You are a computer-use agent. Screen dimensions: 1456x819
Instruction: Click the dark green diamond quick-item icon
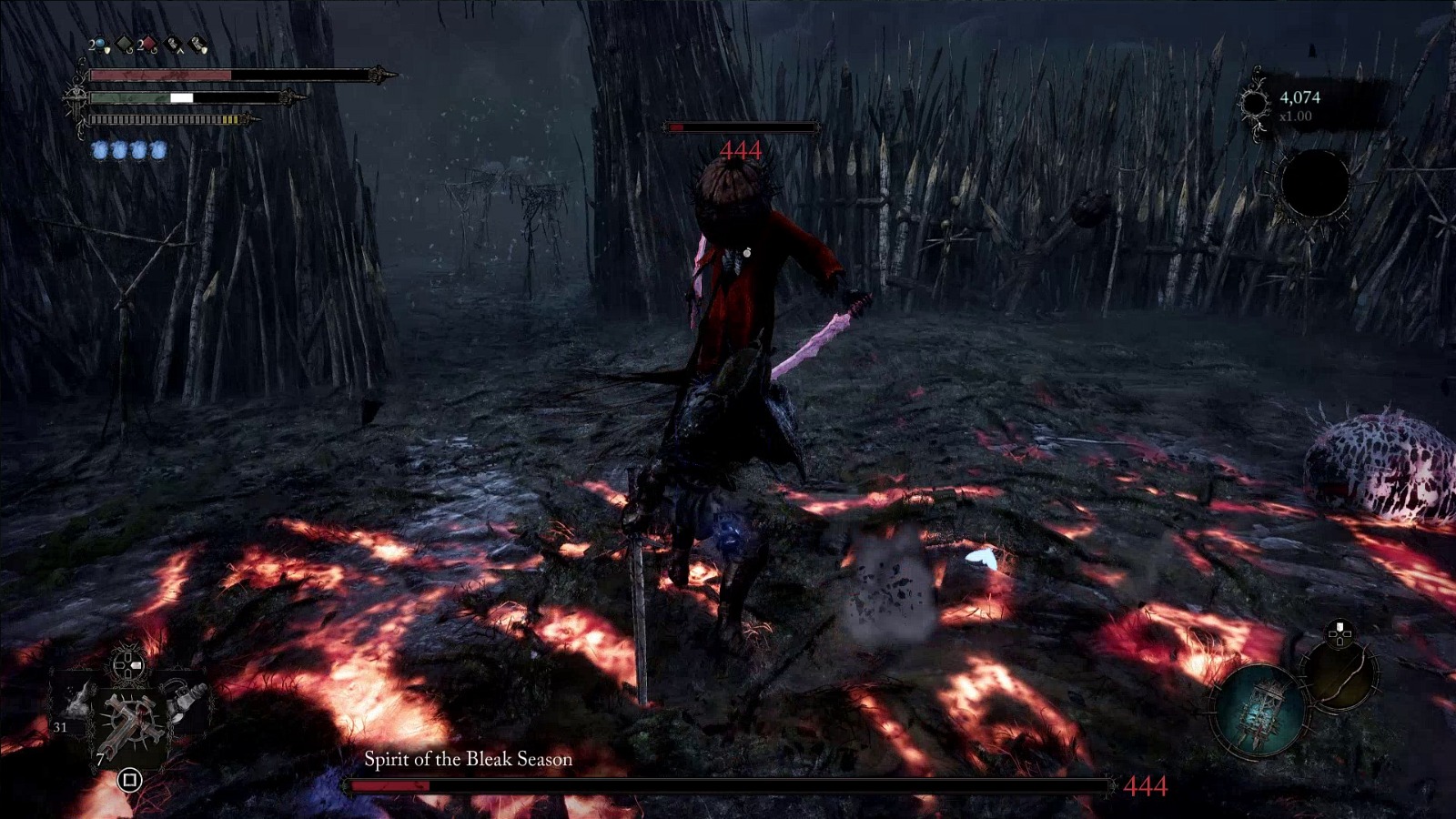click(x=124, y=43)
